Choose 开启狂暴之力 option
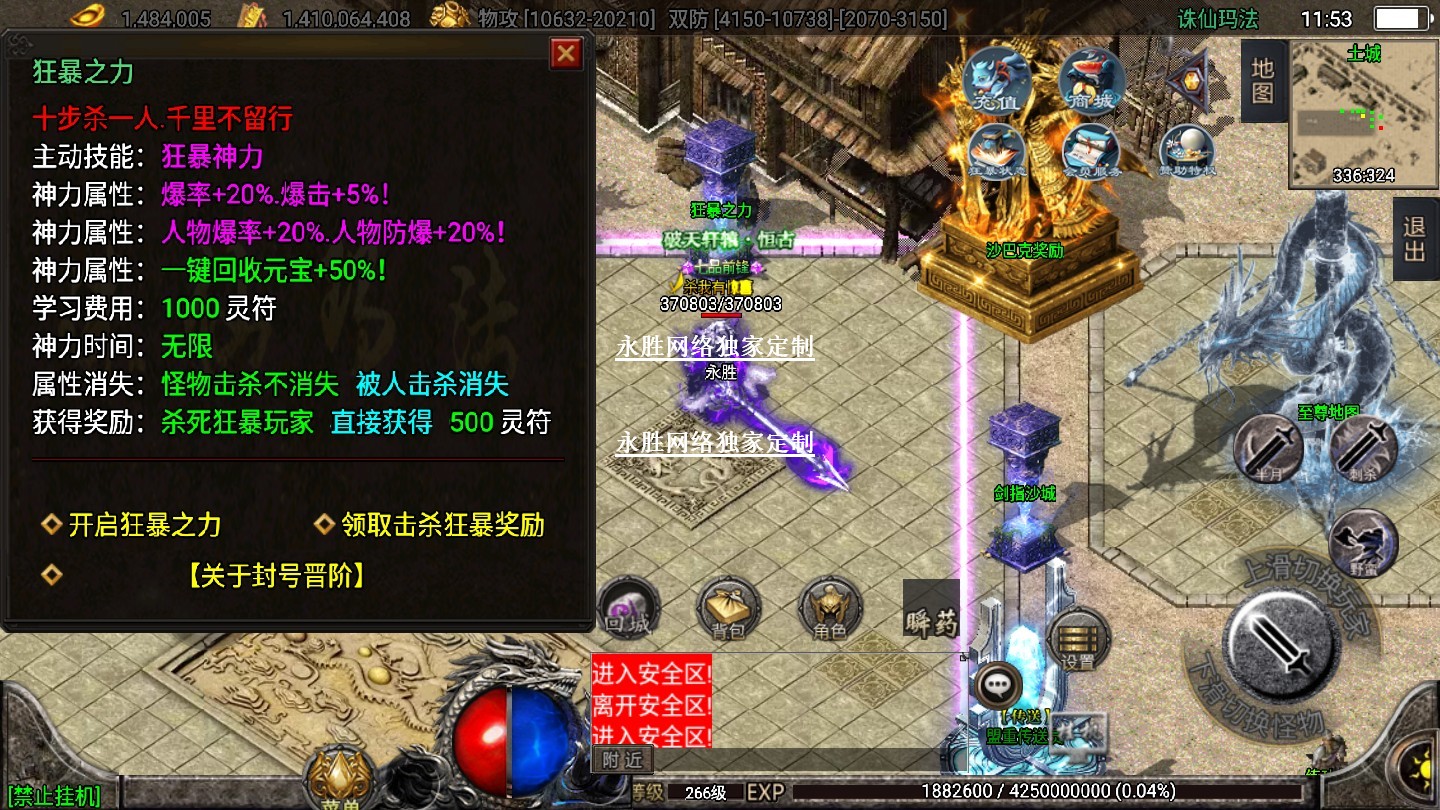Viewport: 1440px width, 810px height. point(144,525)
